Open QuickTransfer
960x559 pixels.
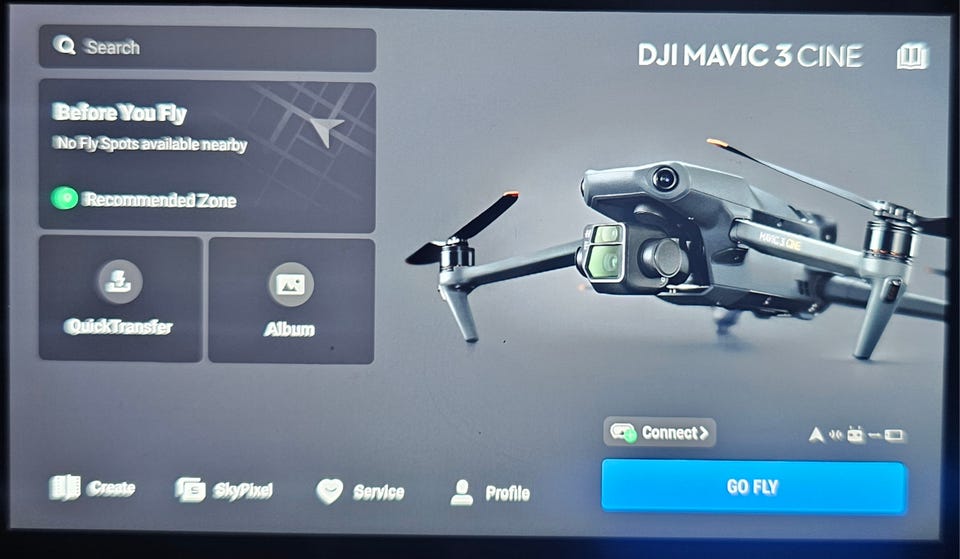[x=120, y=298]
